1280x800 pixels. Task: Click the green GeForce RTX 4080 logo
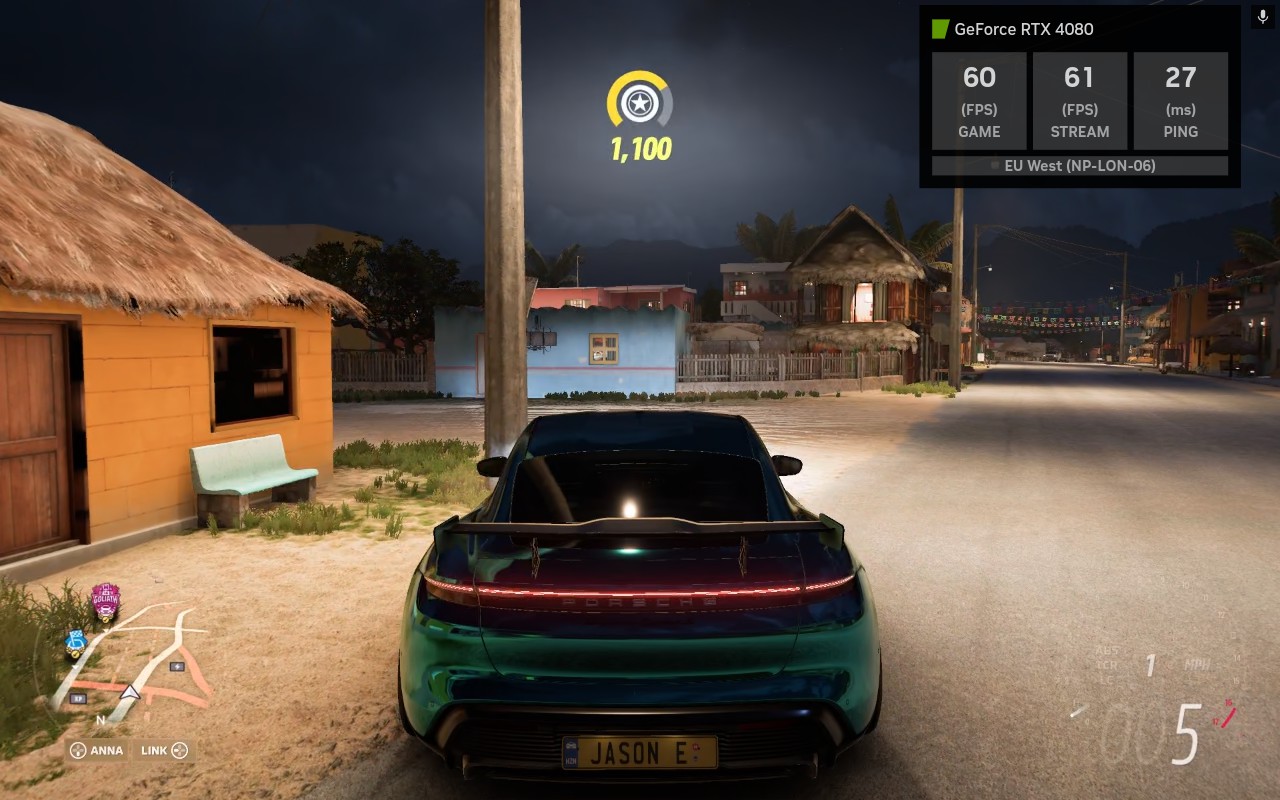pos(941,29)
